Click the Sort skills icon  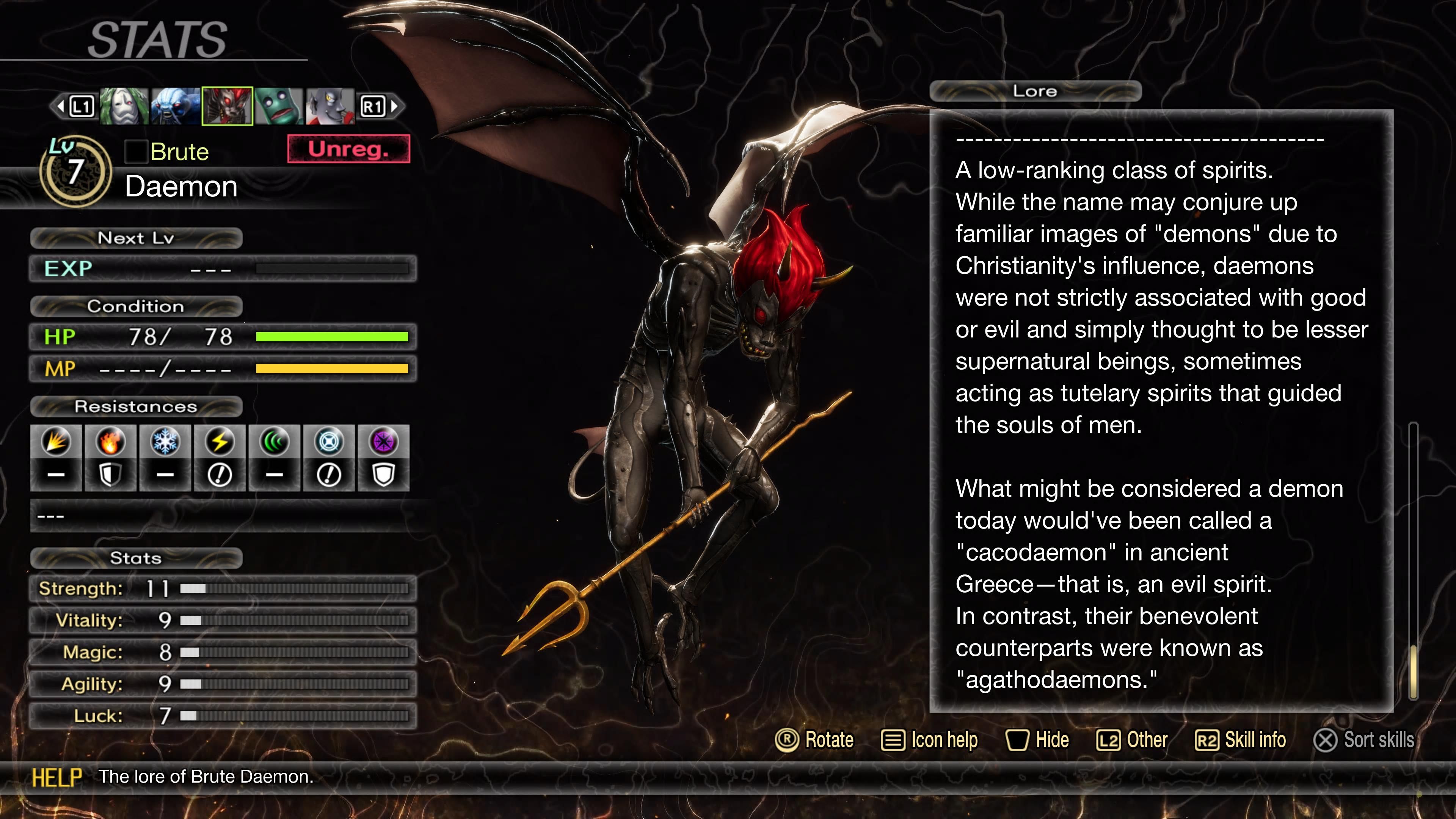click(x=1326, y=741)
